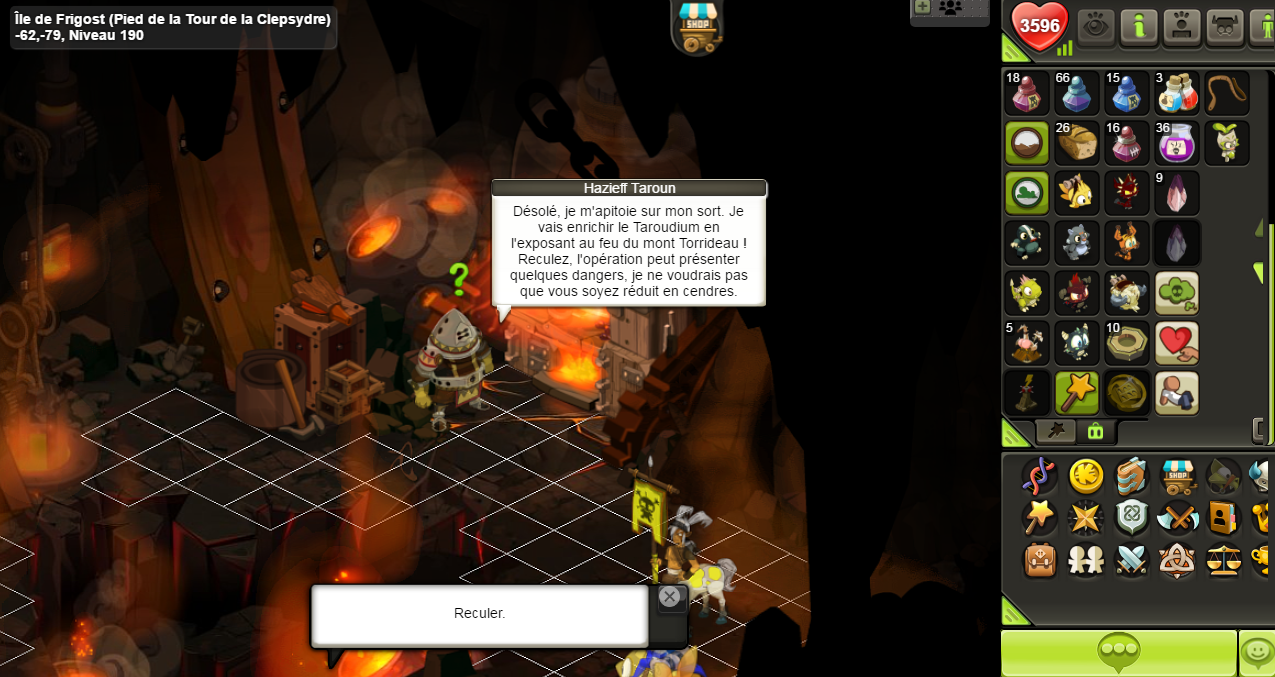Select the whip item in the hotbar
Viewport: 1275px width, 677px height.
coord(1226,93)
